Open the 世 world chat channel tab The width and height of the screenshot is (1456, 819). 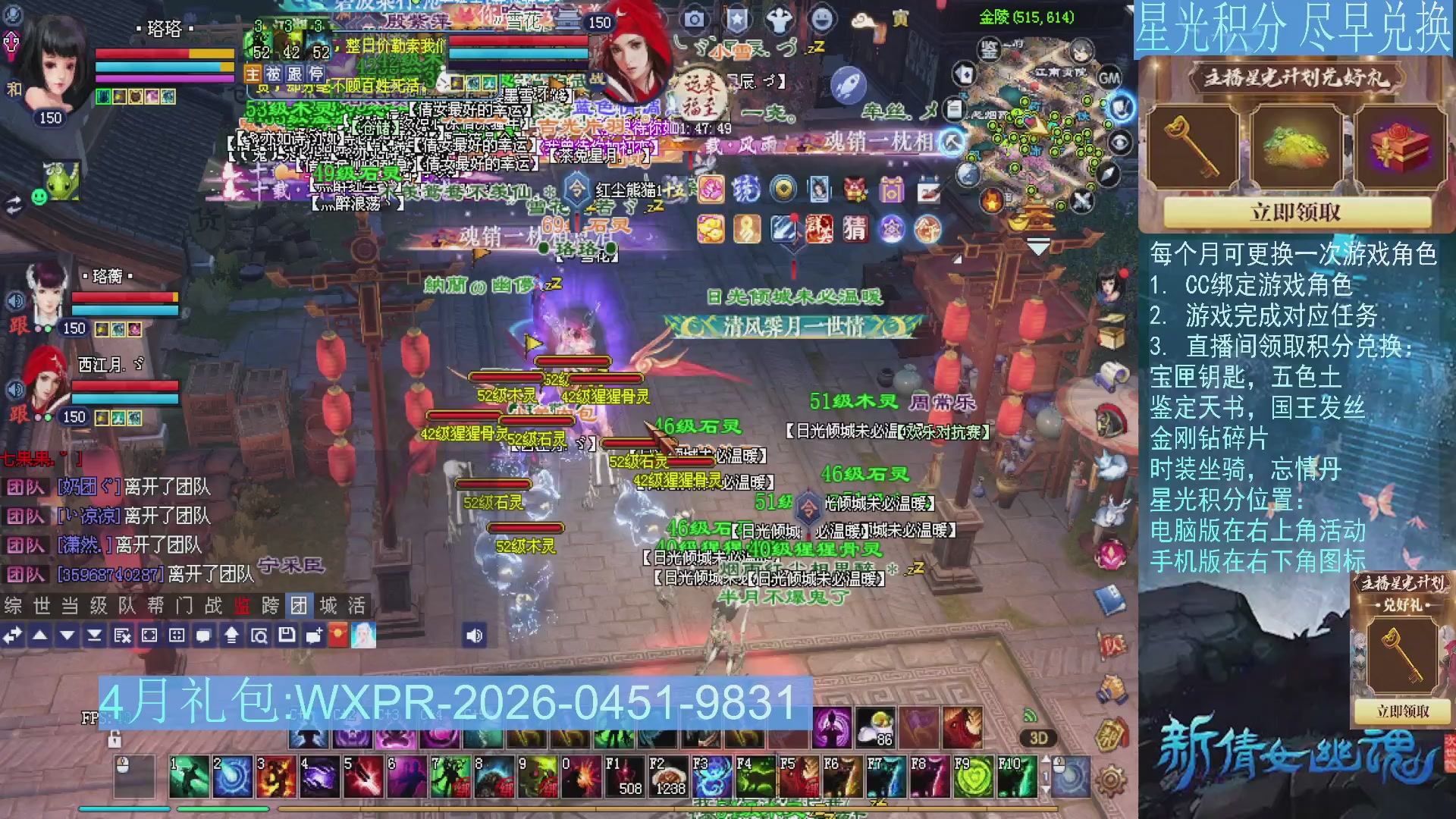(42, 605)
